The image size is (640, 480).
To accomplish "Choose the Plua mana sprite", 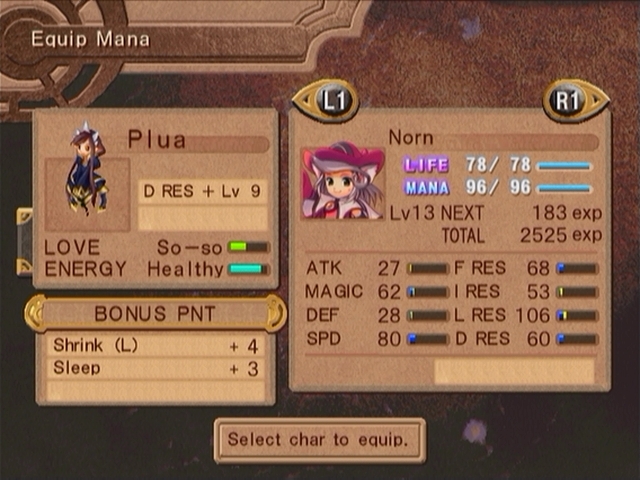I will (87, 169).
